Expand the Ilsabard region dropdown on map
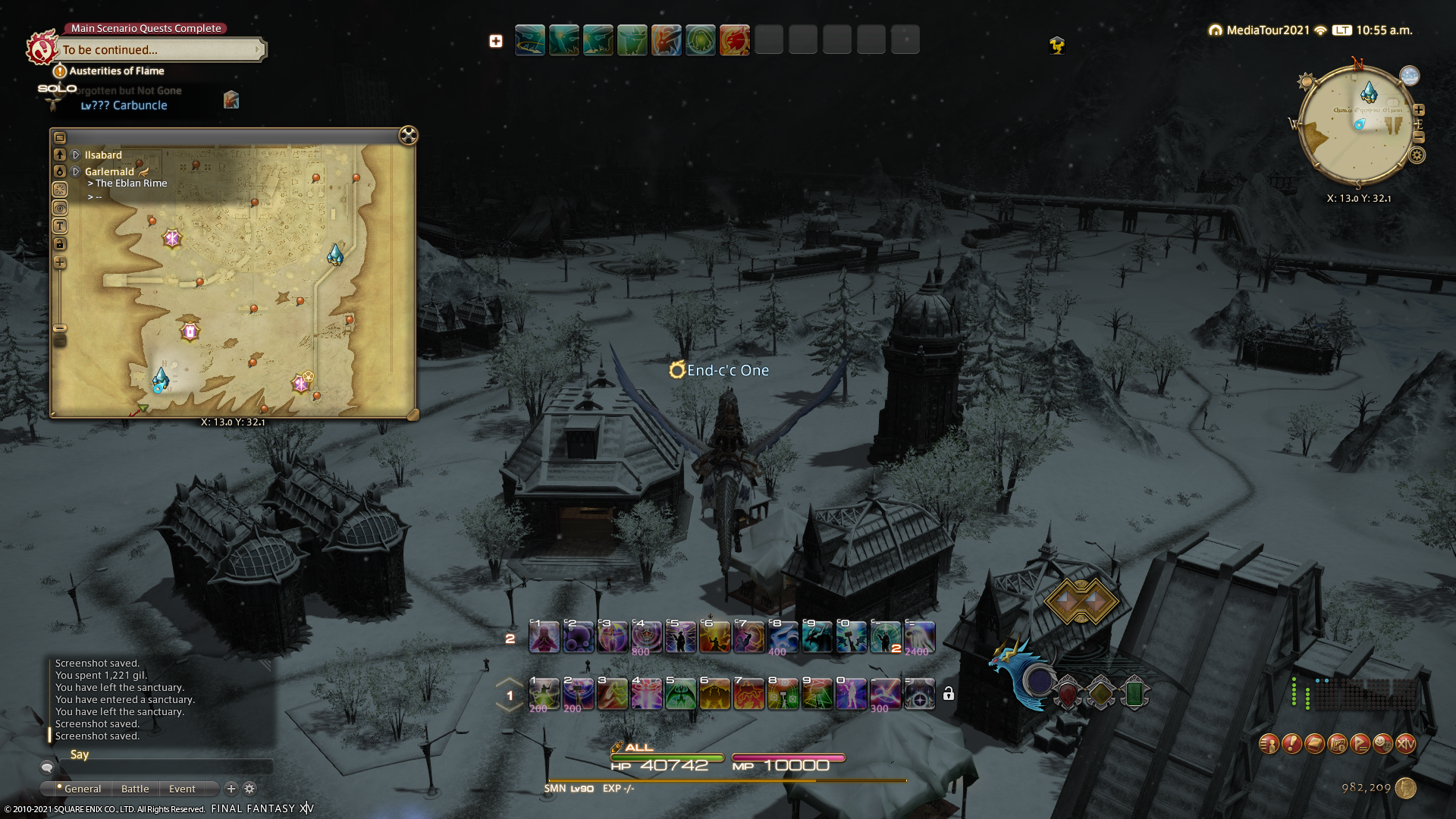1456x819 pixels. (76, 155)
